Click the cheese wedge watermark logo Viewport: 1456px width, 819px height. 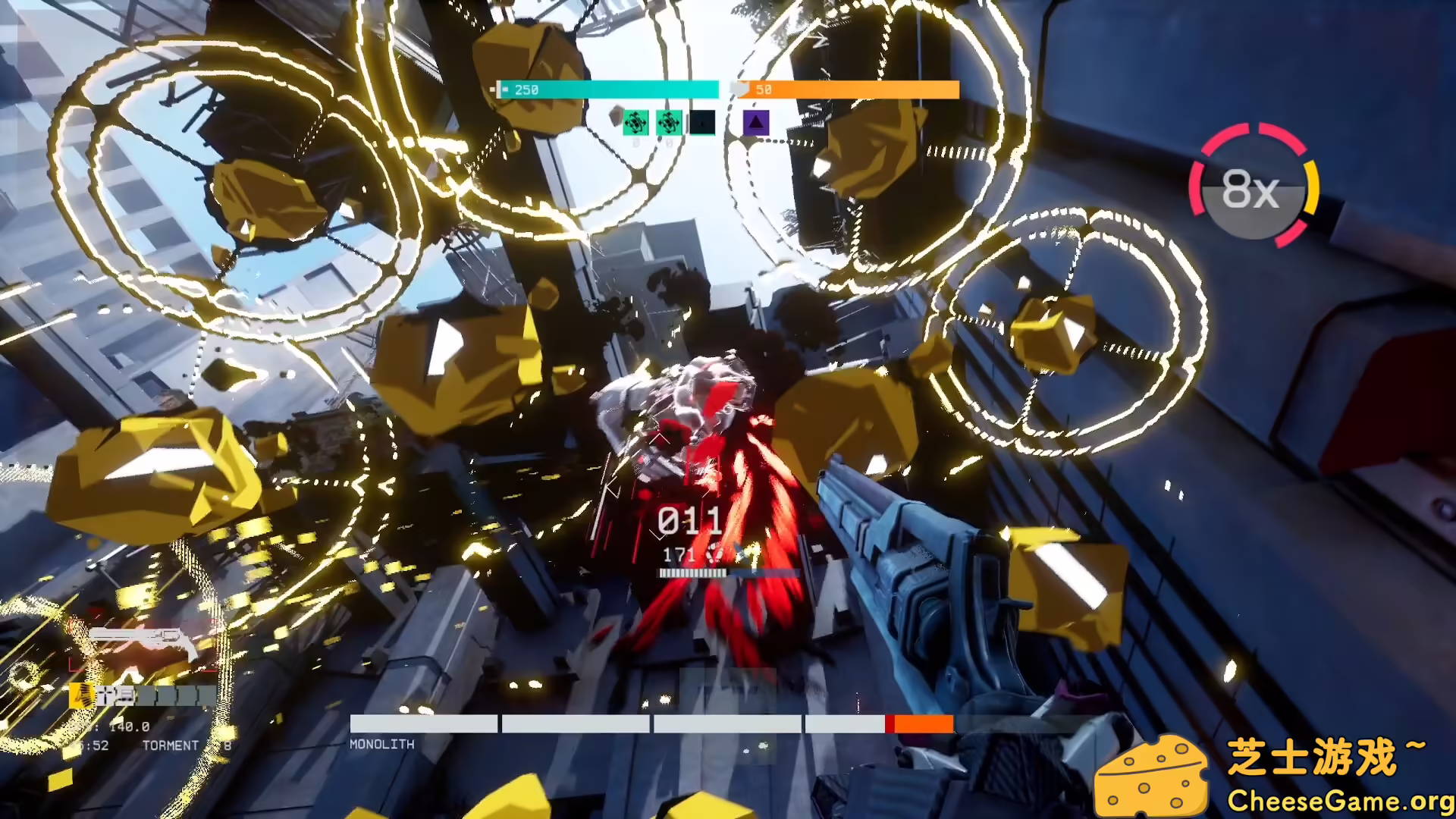pos(1150,780)
